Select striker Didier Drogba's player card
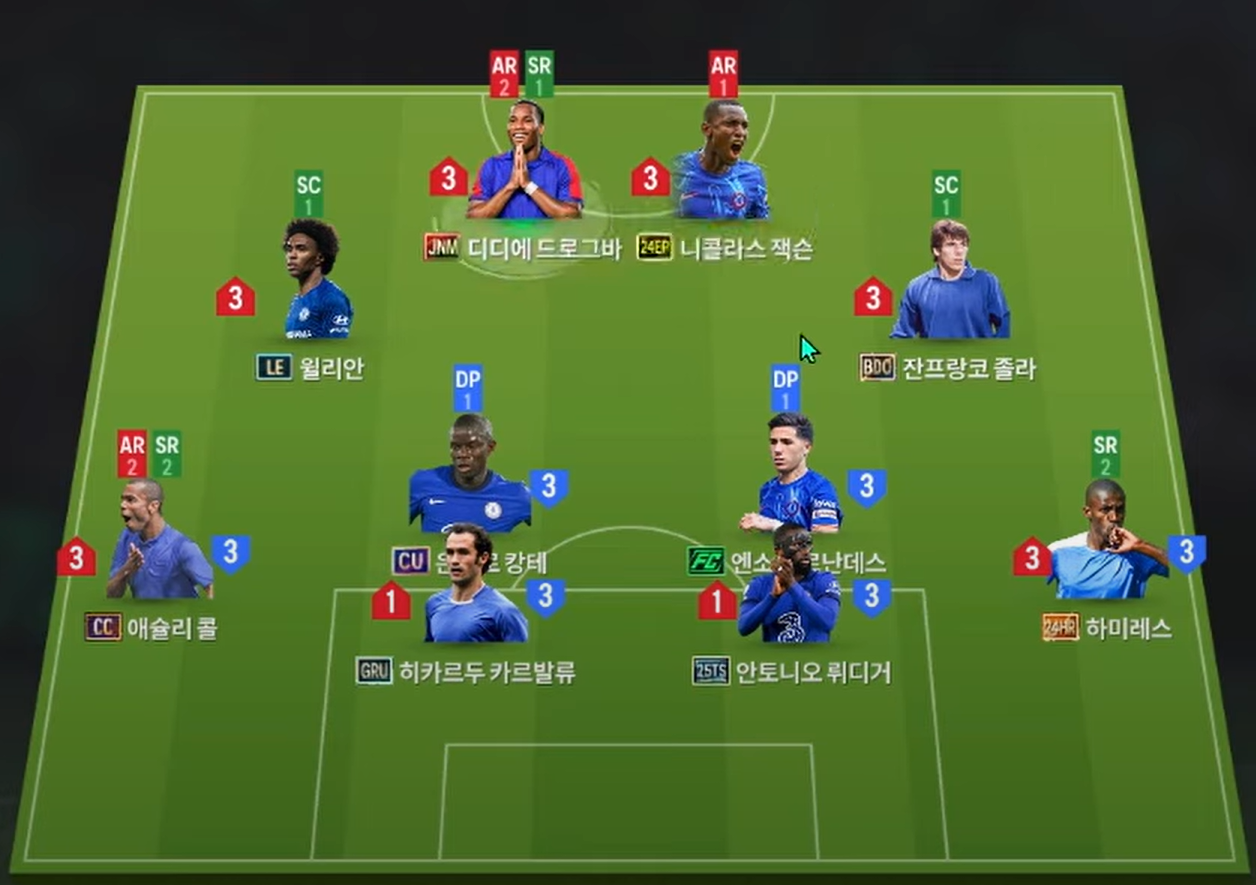The height and width of the screenshot is (885, 1256). click(525, 163)
